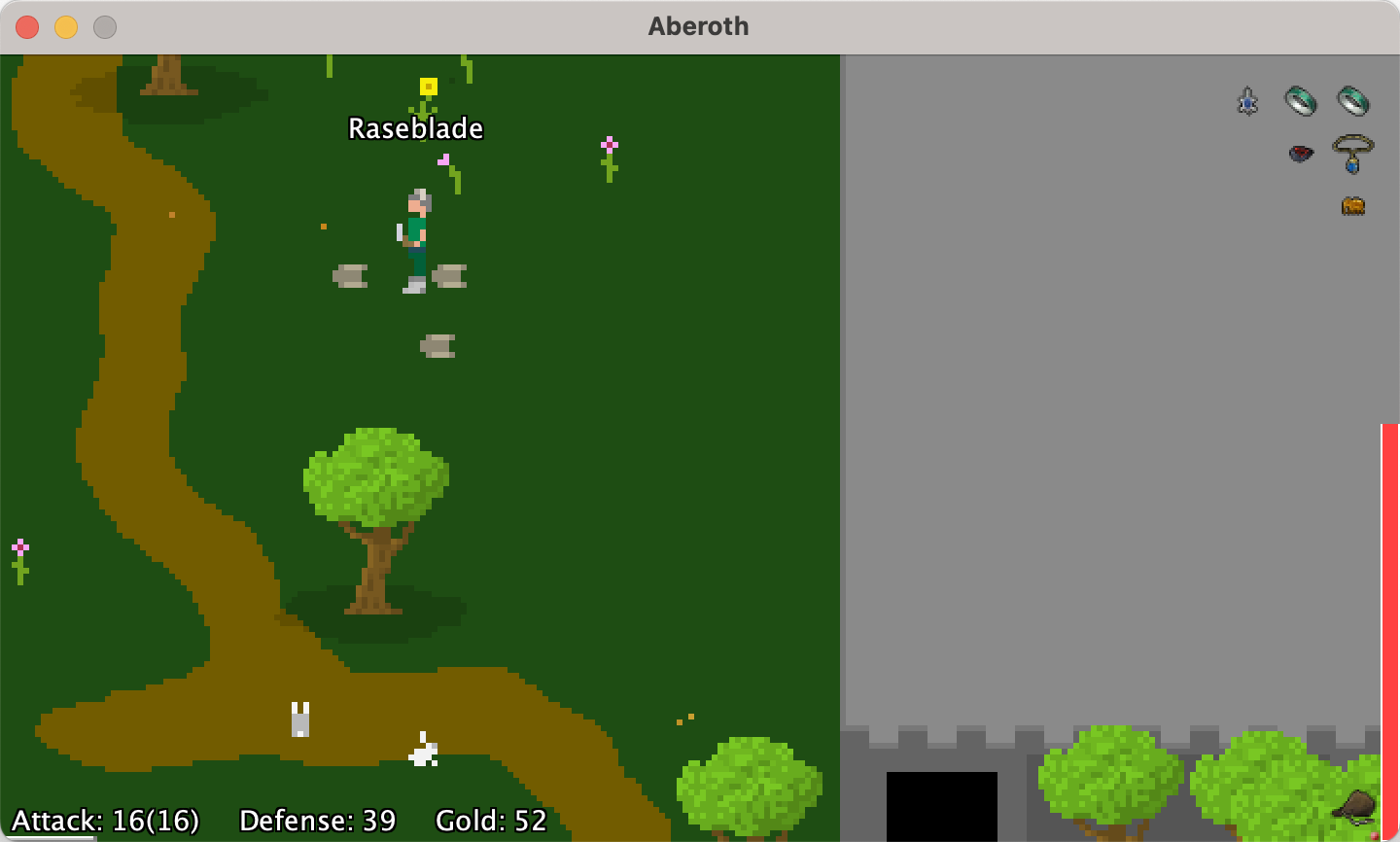1400x842 pixels.
Task: Click the rock pile below Raseblade
Action: point(437,343)
